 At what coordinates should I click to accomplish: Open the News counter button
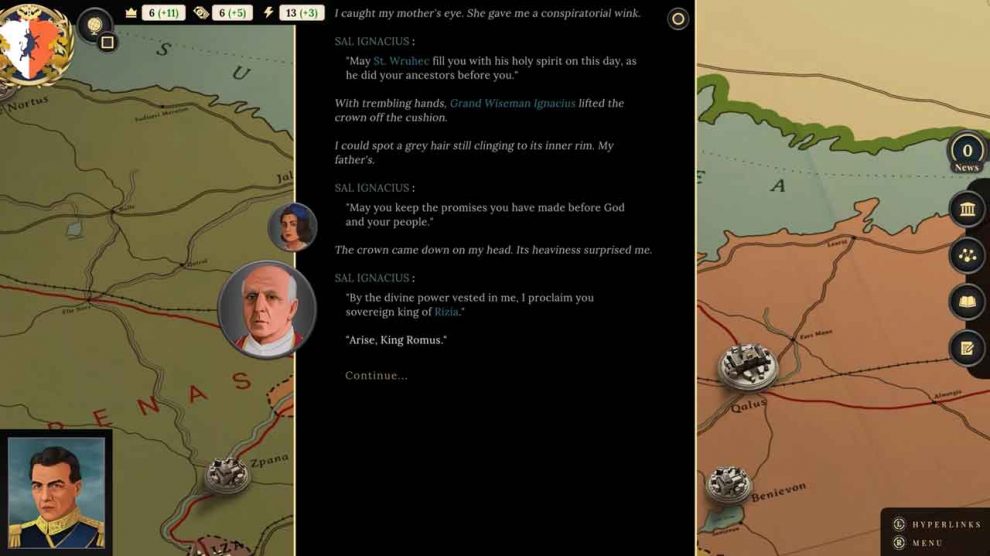[x=967, y=153]
